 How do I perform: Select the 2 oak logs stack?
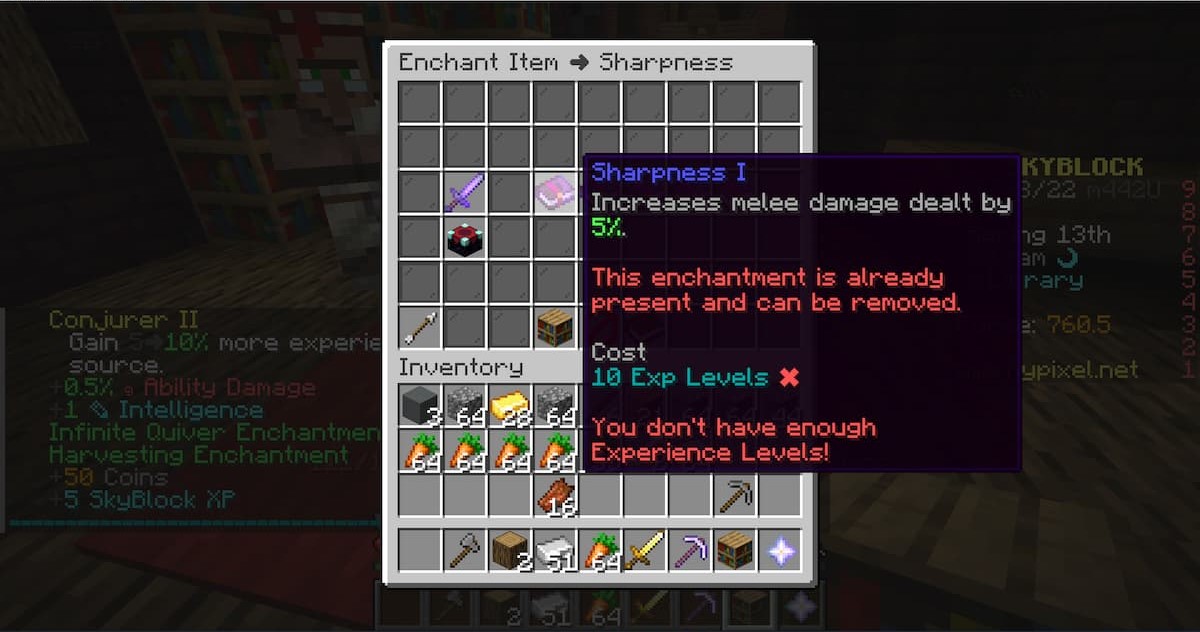510,550
